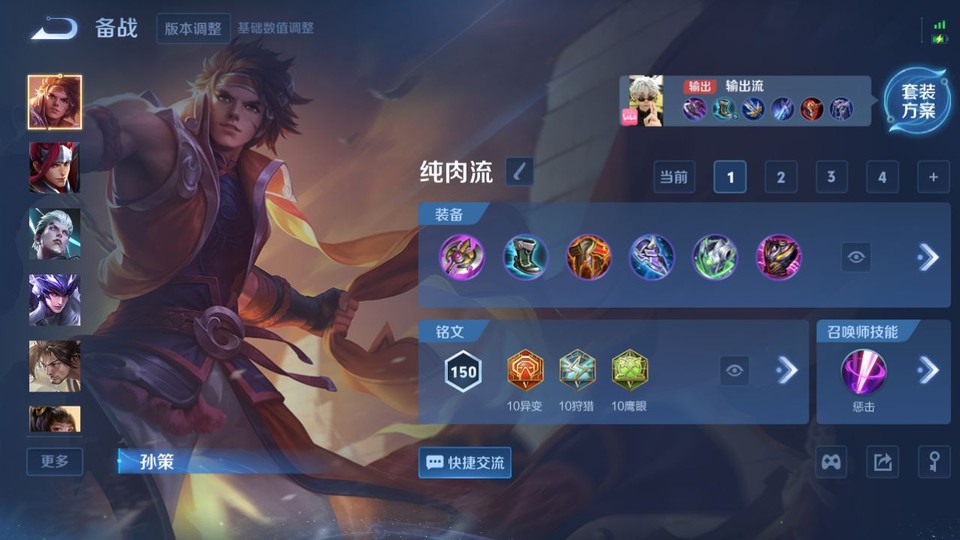Viewport: 960px width, 540px height.
Task: Go back using the return arrow
Action: coord(54,28)
